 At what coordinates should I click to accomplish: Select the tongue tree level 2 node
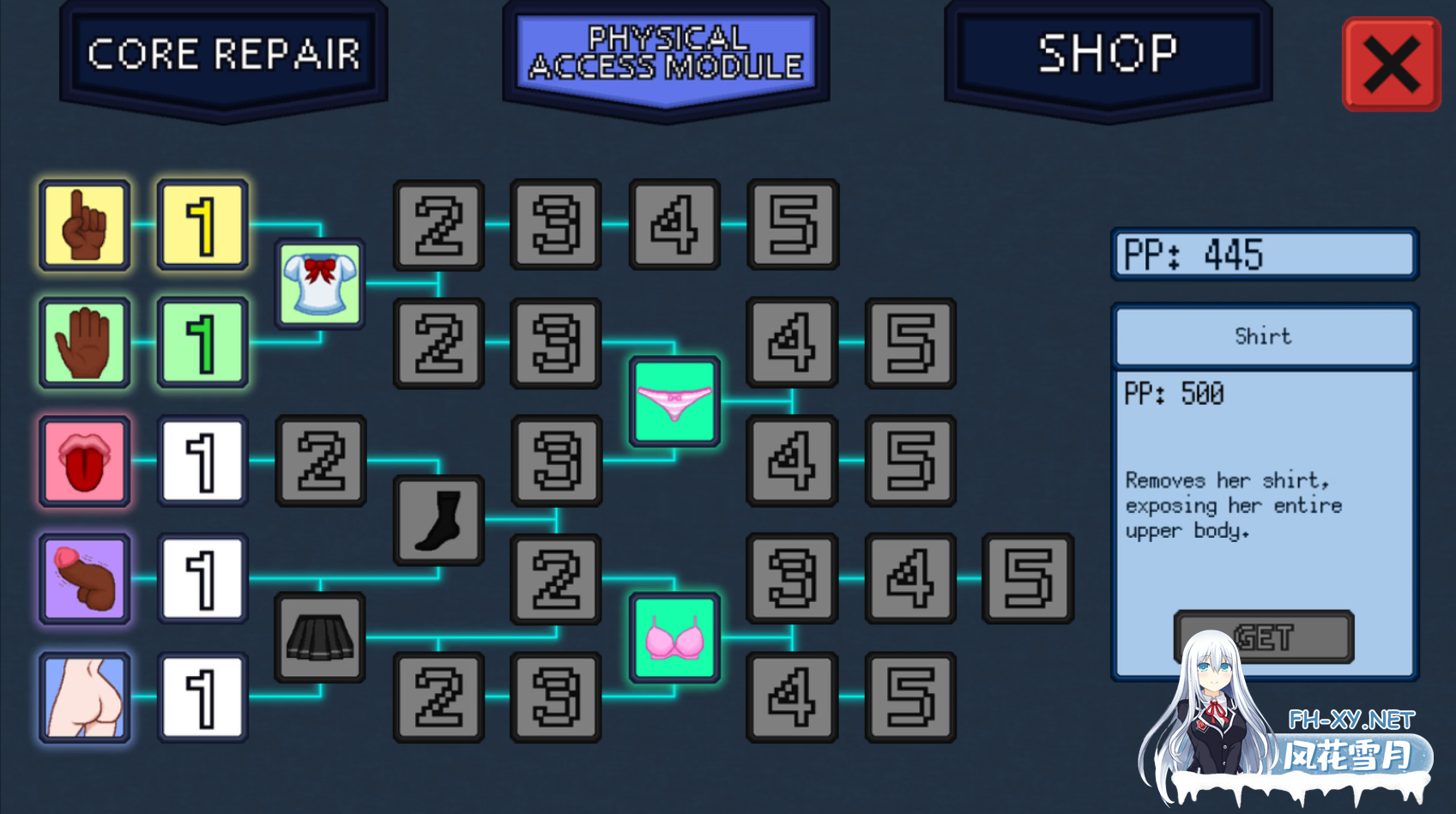click(x=319, y=461)
